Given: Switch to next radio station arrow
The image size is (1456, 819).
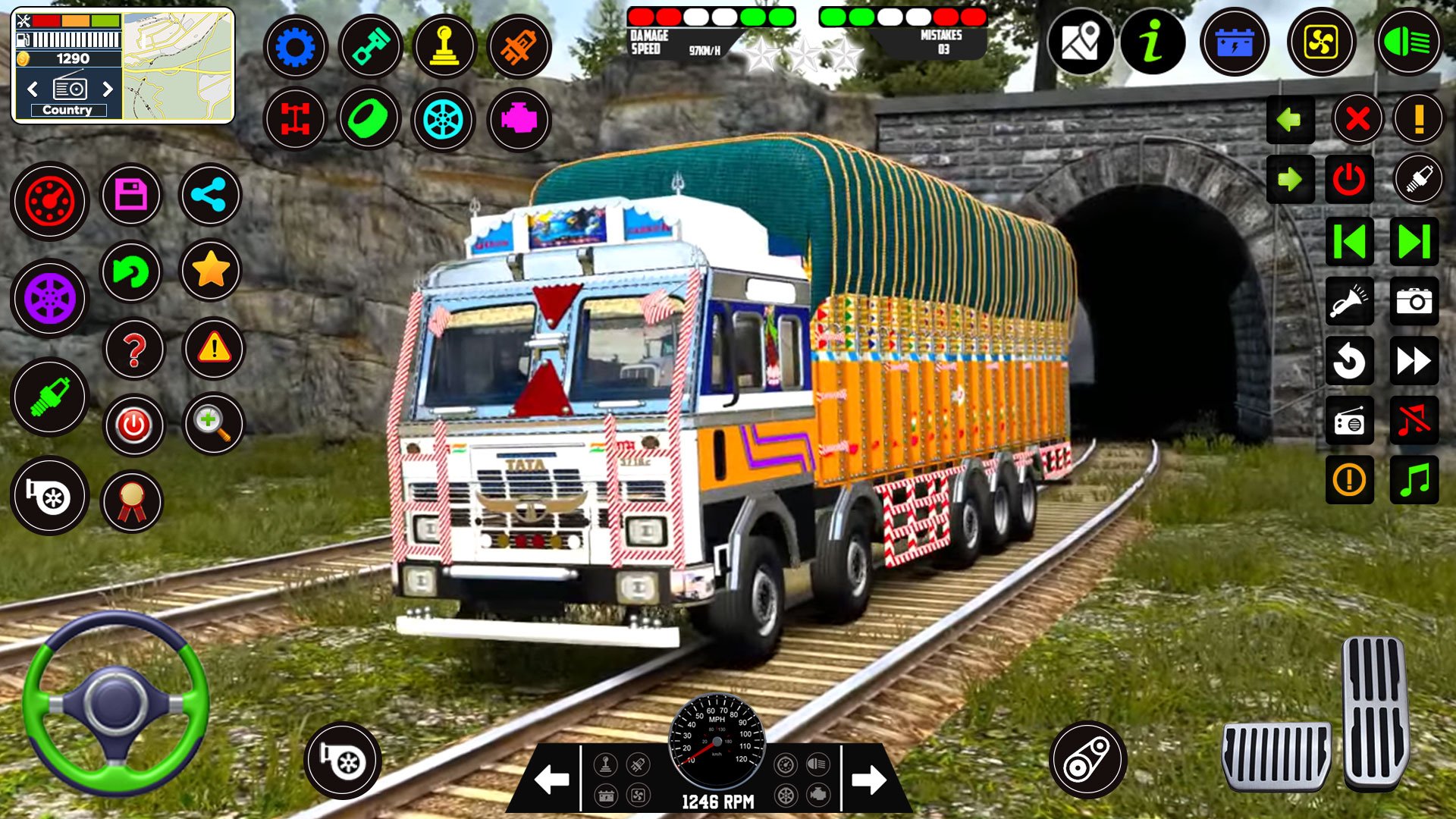Looking at the screenshot, I should [108, 89].
